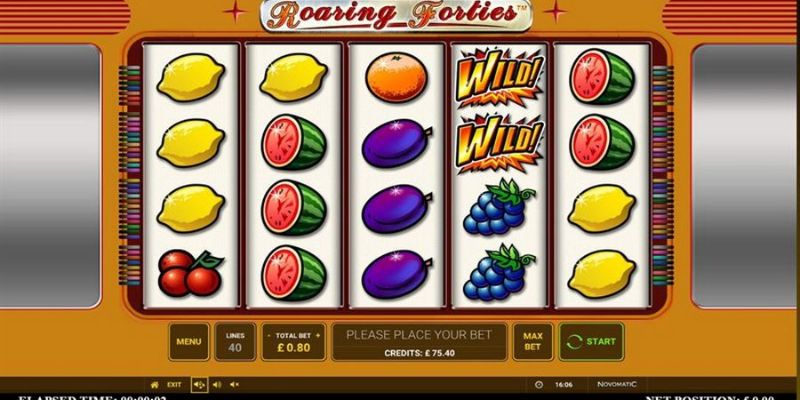Screen dimensions: 800x400
Task: Select the highlighted full-volume speaker icon
Action: [x=199, y=384]
